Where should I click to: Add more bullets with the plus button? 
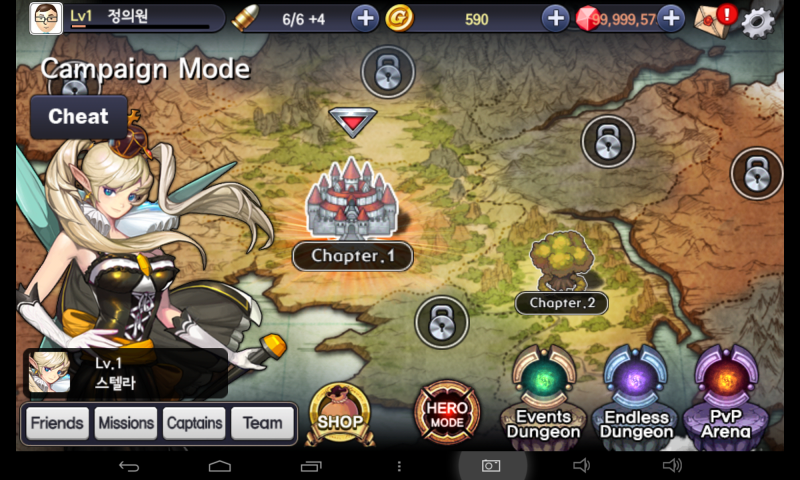coord(365,18)
